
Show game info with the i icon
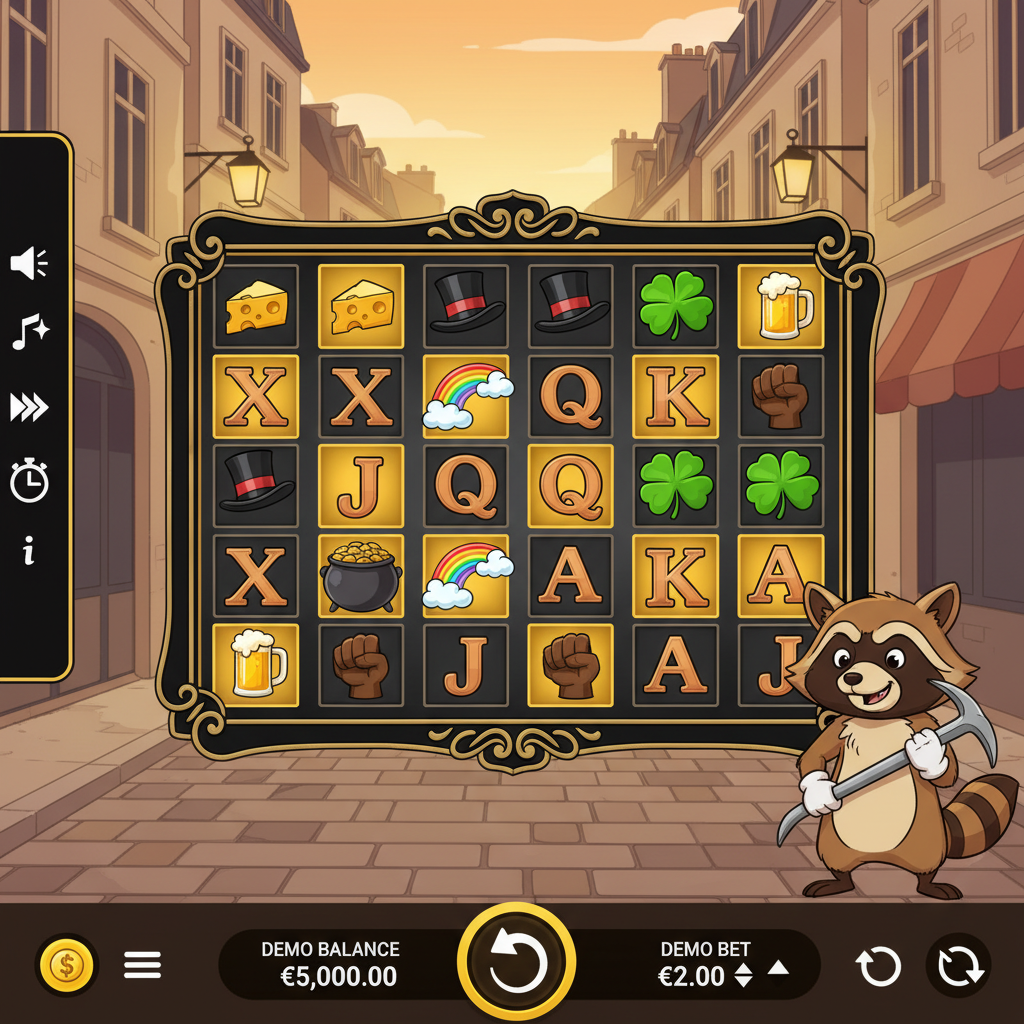(x=29, y=549)
